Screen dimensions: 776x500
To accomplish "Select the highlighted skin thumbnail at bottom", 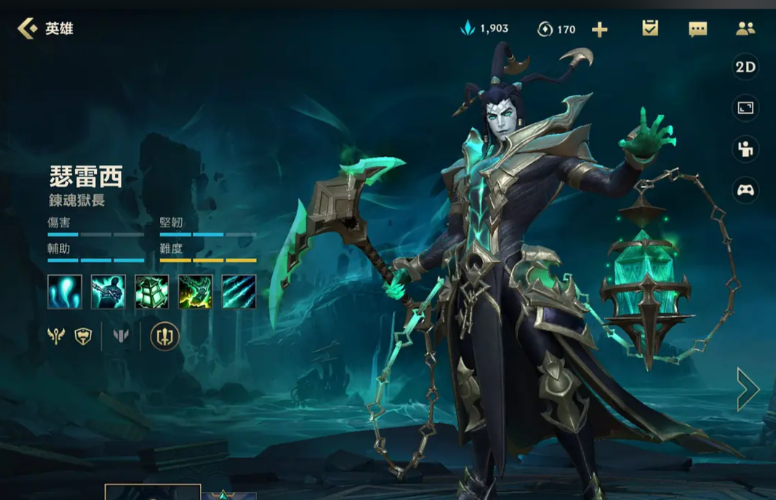I will (x=152, y=492).
